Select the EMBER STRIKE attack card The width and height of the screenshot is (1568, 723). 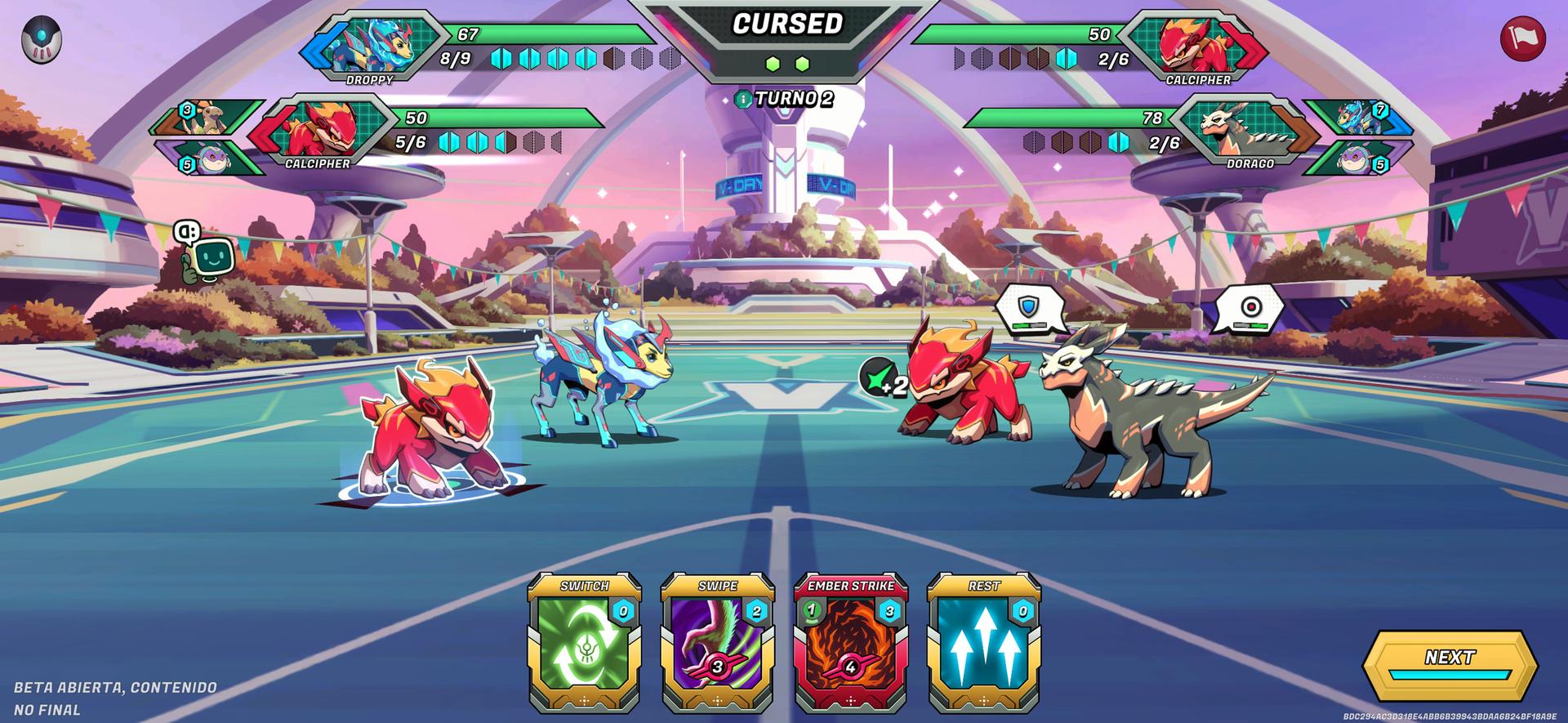852,645
